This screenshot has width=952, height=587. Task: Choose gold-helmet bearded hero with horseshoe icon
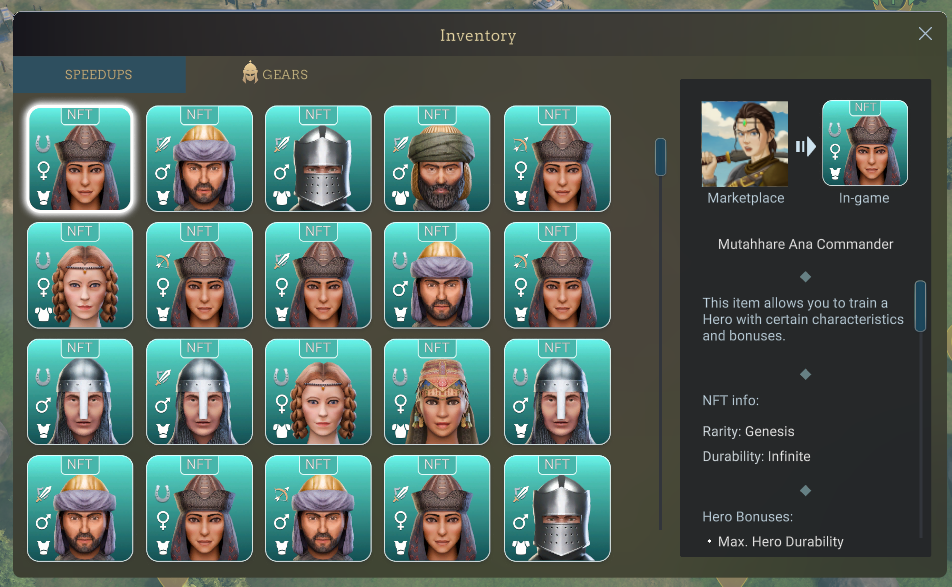tap(437, 275)
